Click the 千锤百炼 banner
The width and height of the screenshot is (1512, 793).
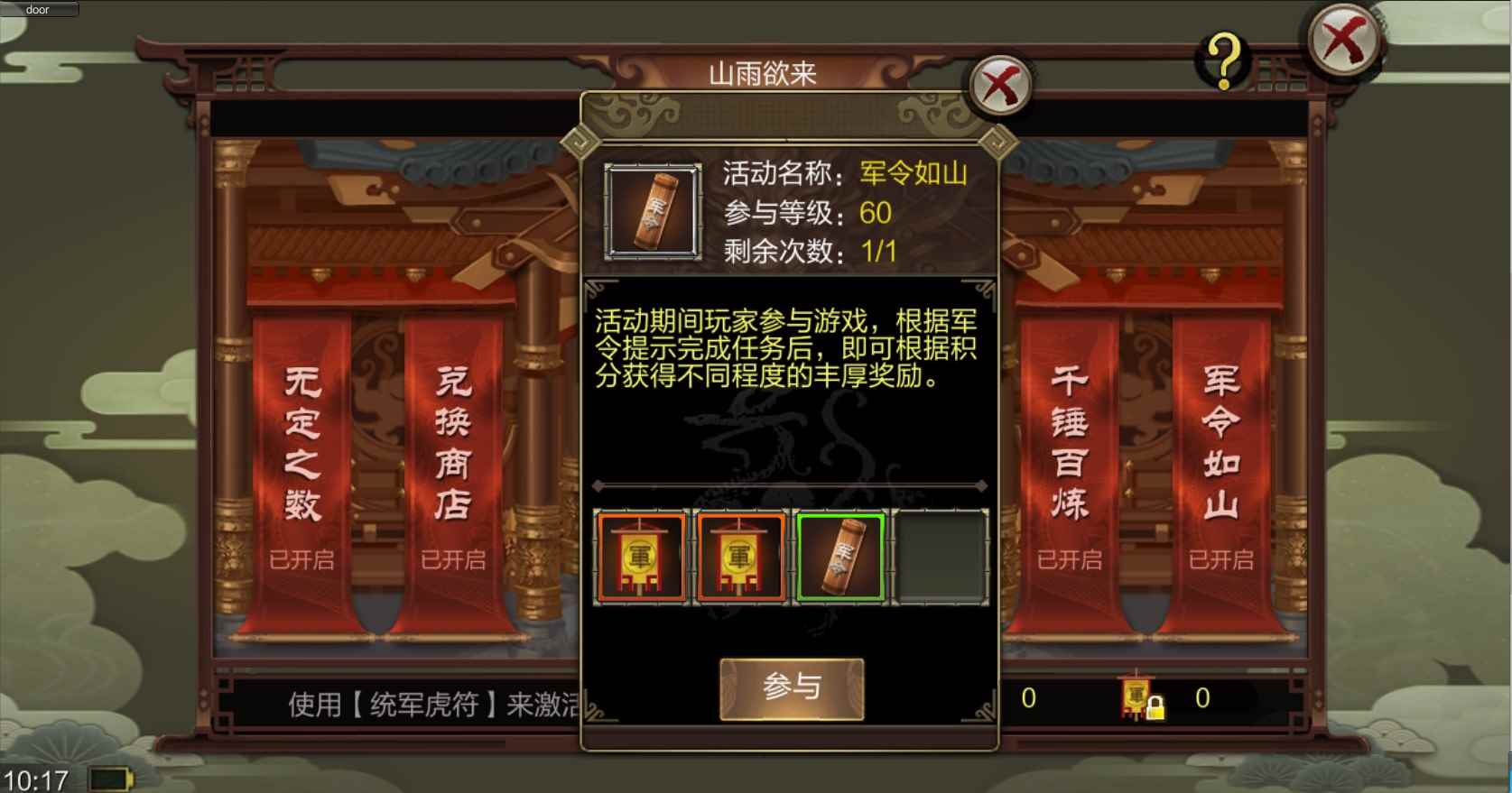pos(1069,442)
